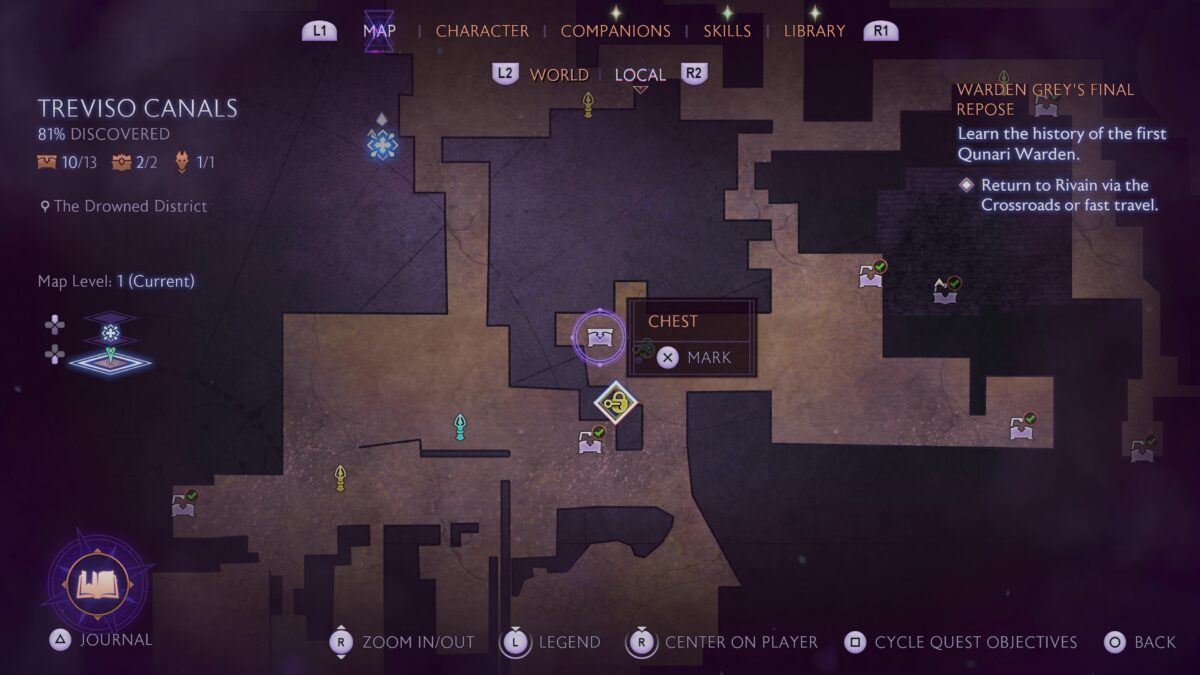Viewport: 1200px width, 675px height.
Task: Go to the Skills tab
Action: [x=727, y=31]
